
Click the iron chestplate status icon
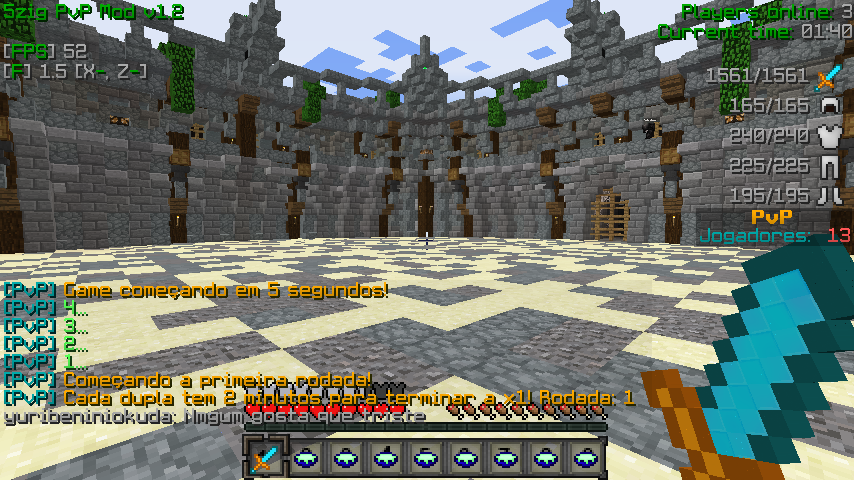[827, 136]
